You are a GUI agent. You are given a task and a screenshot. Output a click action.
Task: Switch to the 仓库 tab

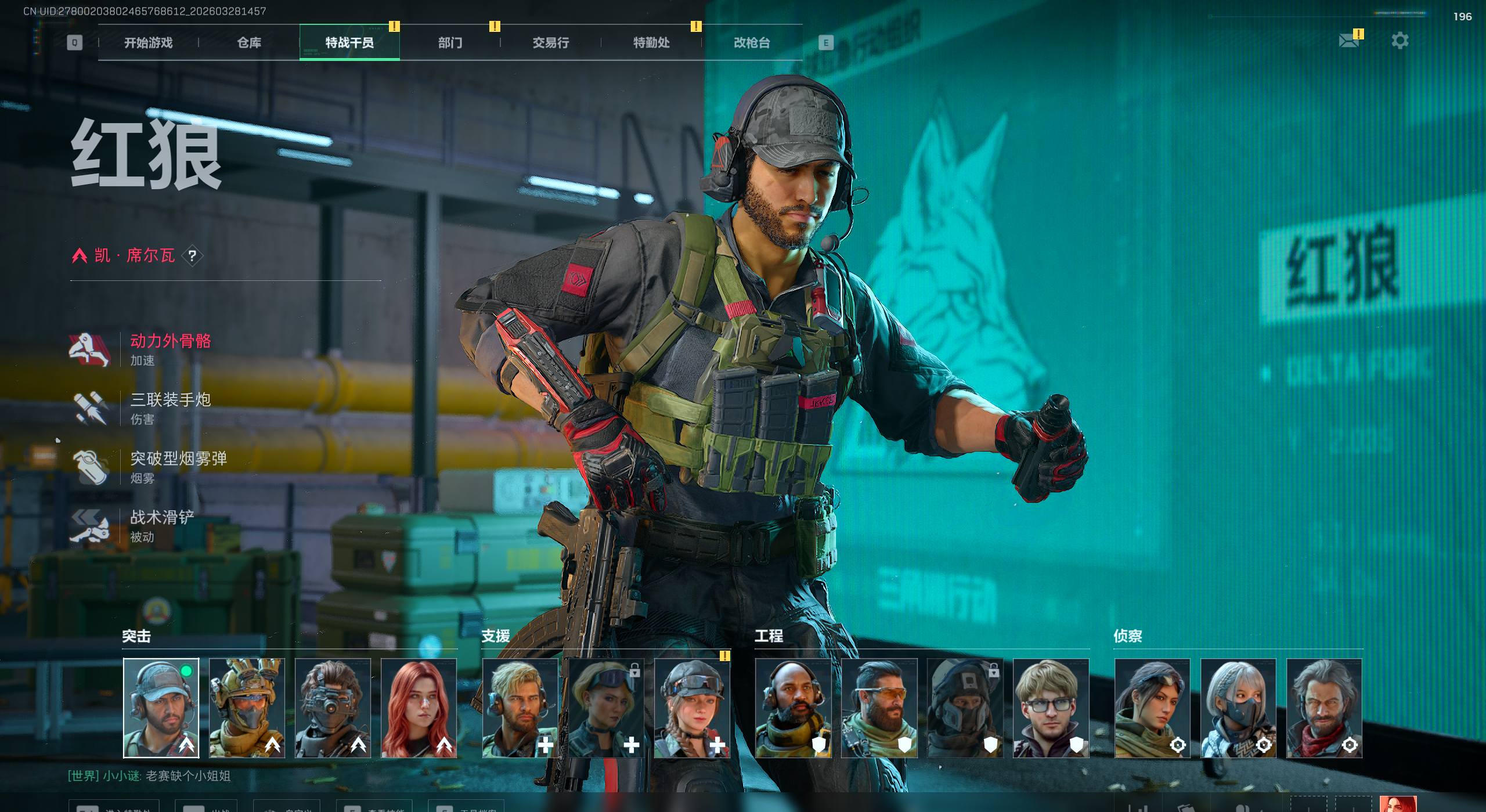tap(249, 42)
